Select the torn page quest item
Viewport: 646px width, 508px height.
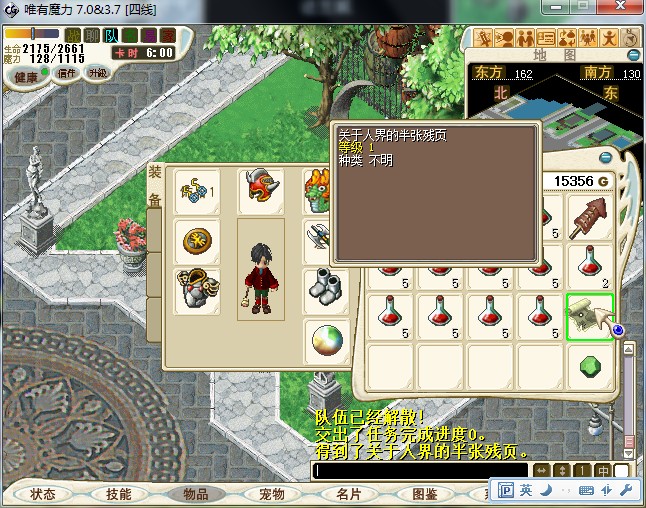point(590,316)
